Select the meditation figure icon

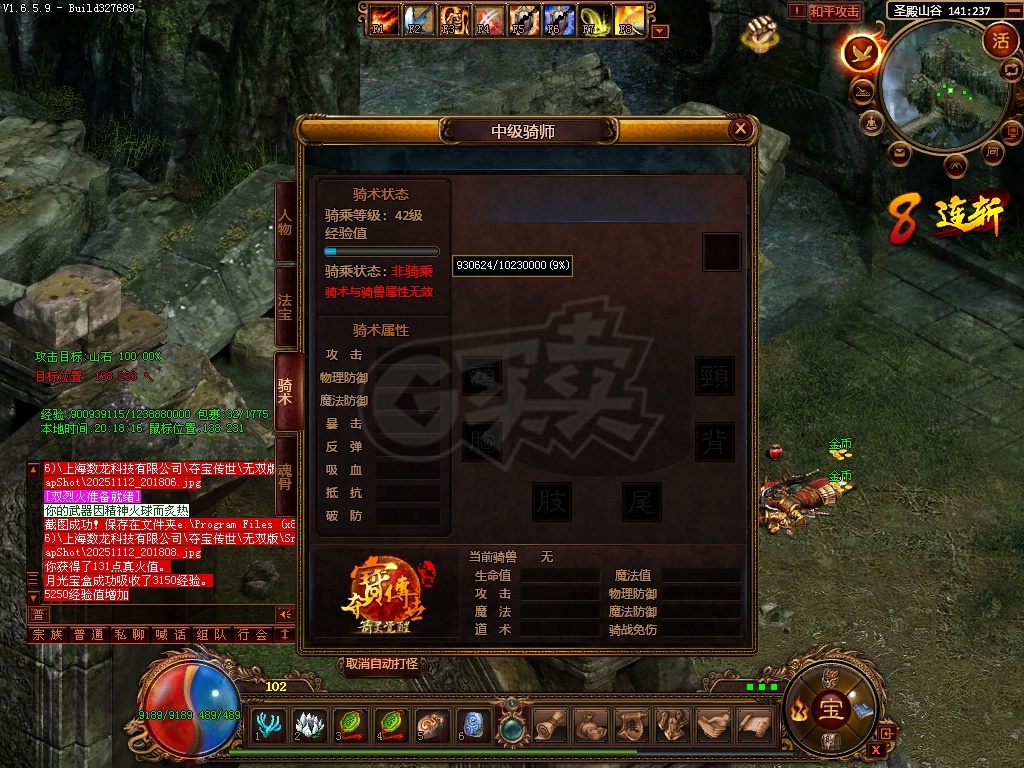pos(873,122)
